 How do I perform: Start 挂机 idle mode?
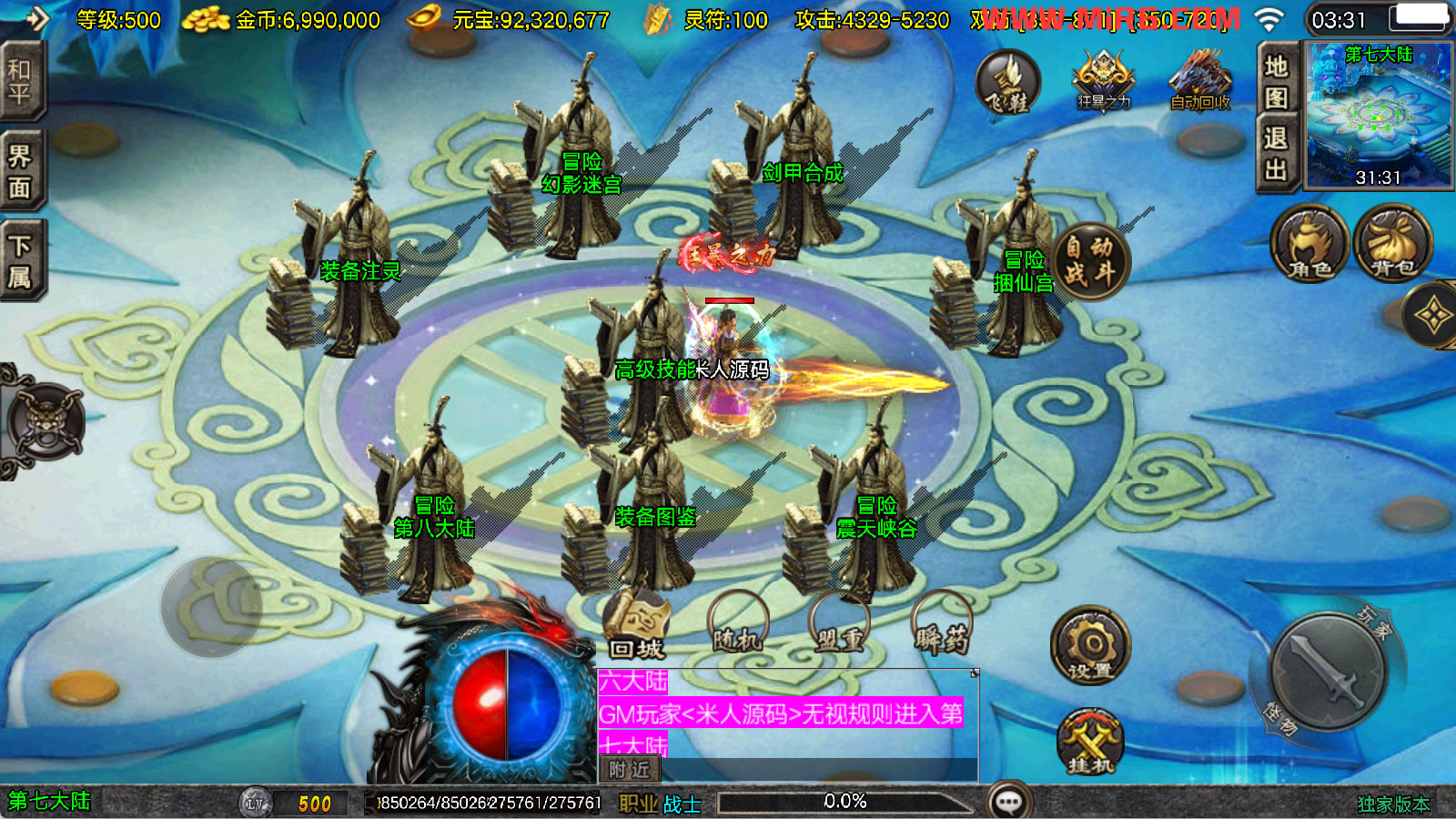pos(1090,742)
